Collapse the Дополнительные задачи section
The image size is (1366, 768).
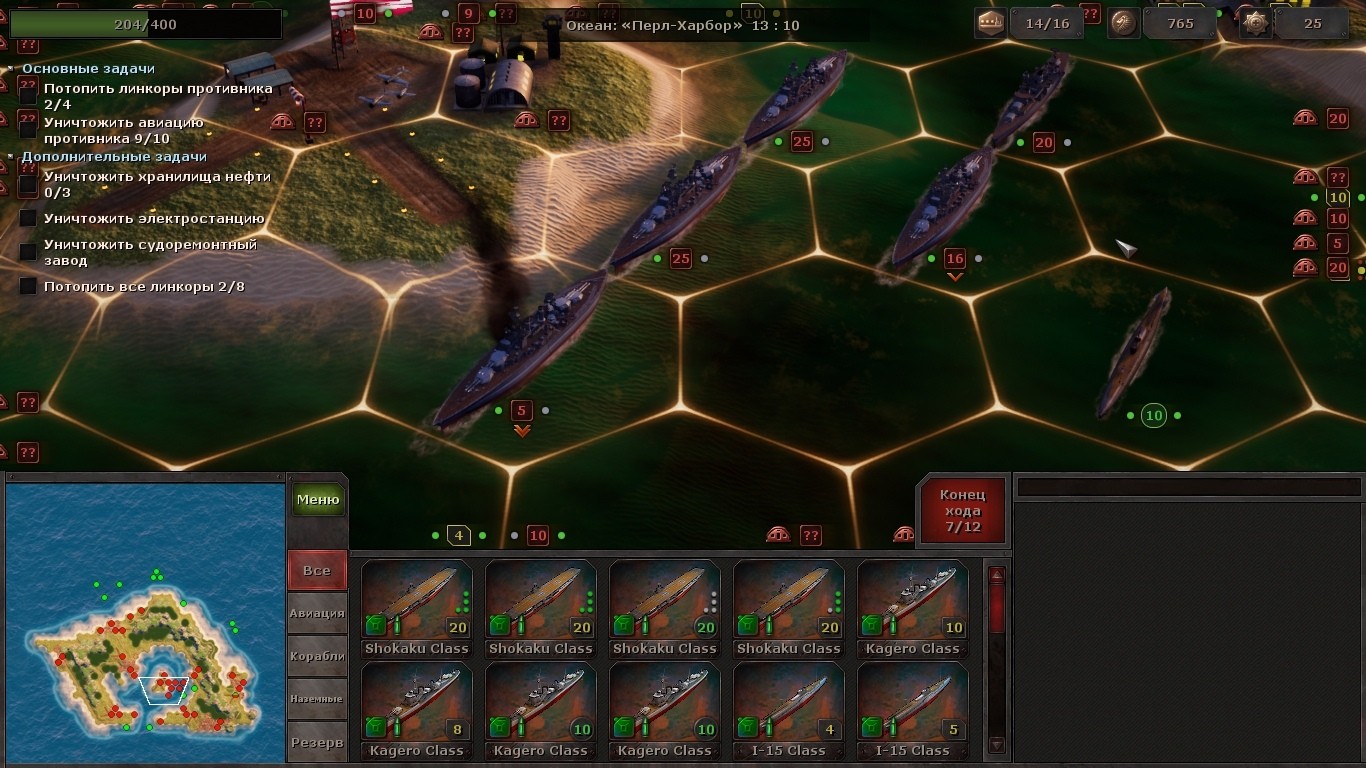12,157
